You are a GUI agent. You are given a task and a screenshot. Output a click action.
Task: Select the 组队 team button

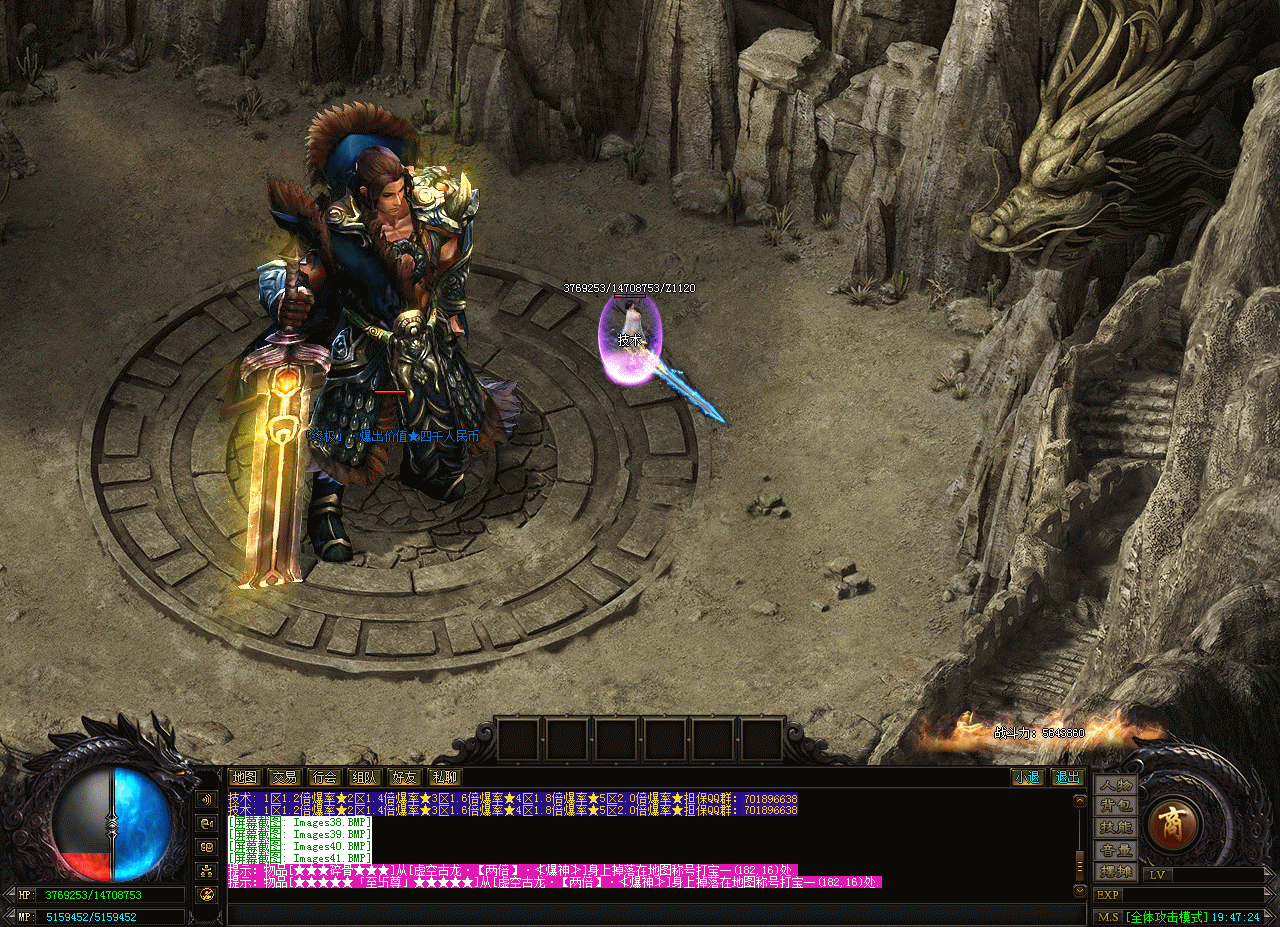[364, 777]
